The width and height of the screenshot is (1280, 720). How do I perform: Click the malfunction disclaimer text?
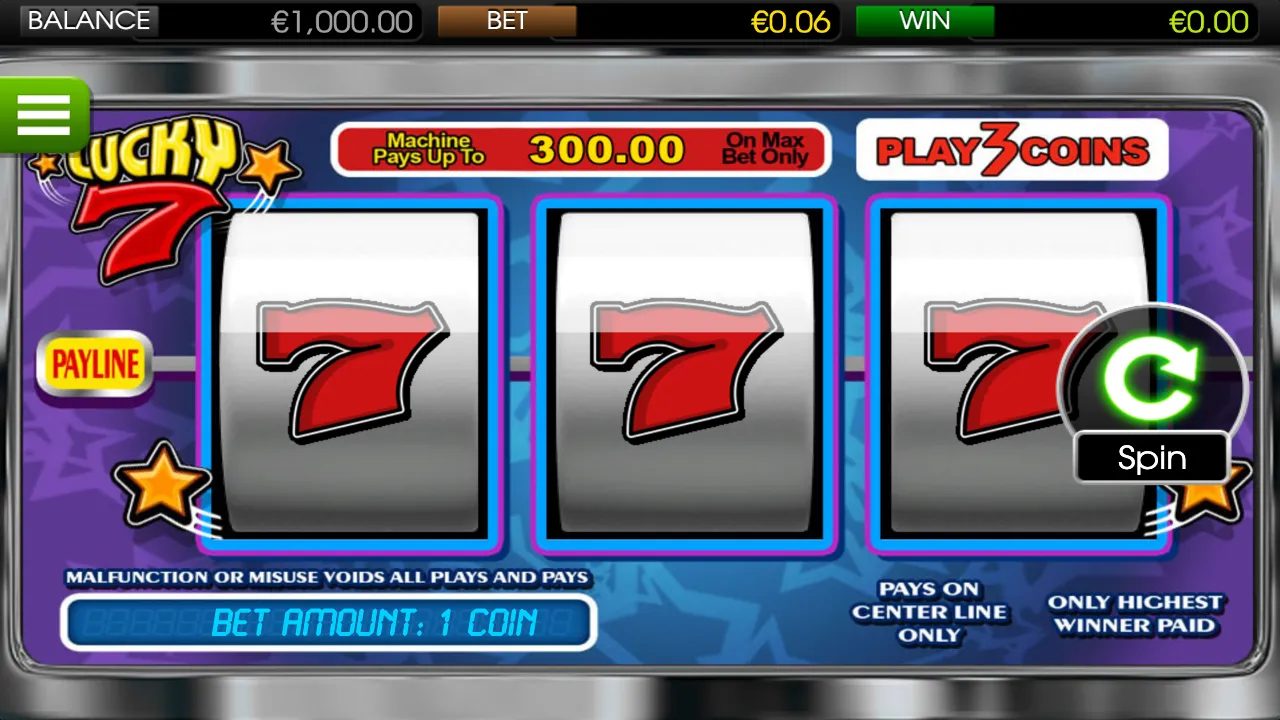click(328, 577)
